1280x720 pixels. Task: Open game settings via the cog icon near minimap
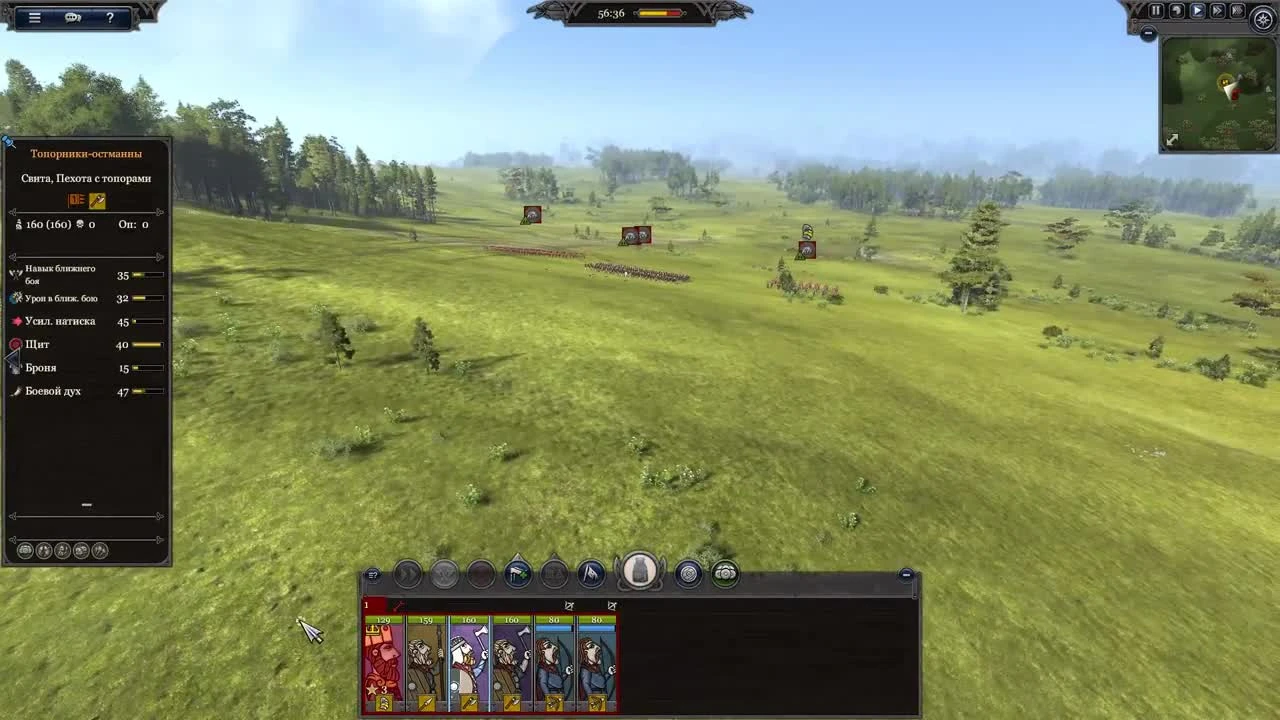[1261, 18]
